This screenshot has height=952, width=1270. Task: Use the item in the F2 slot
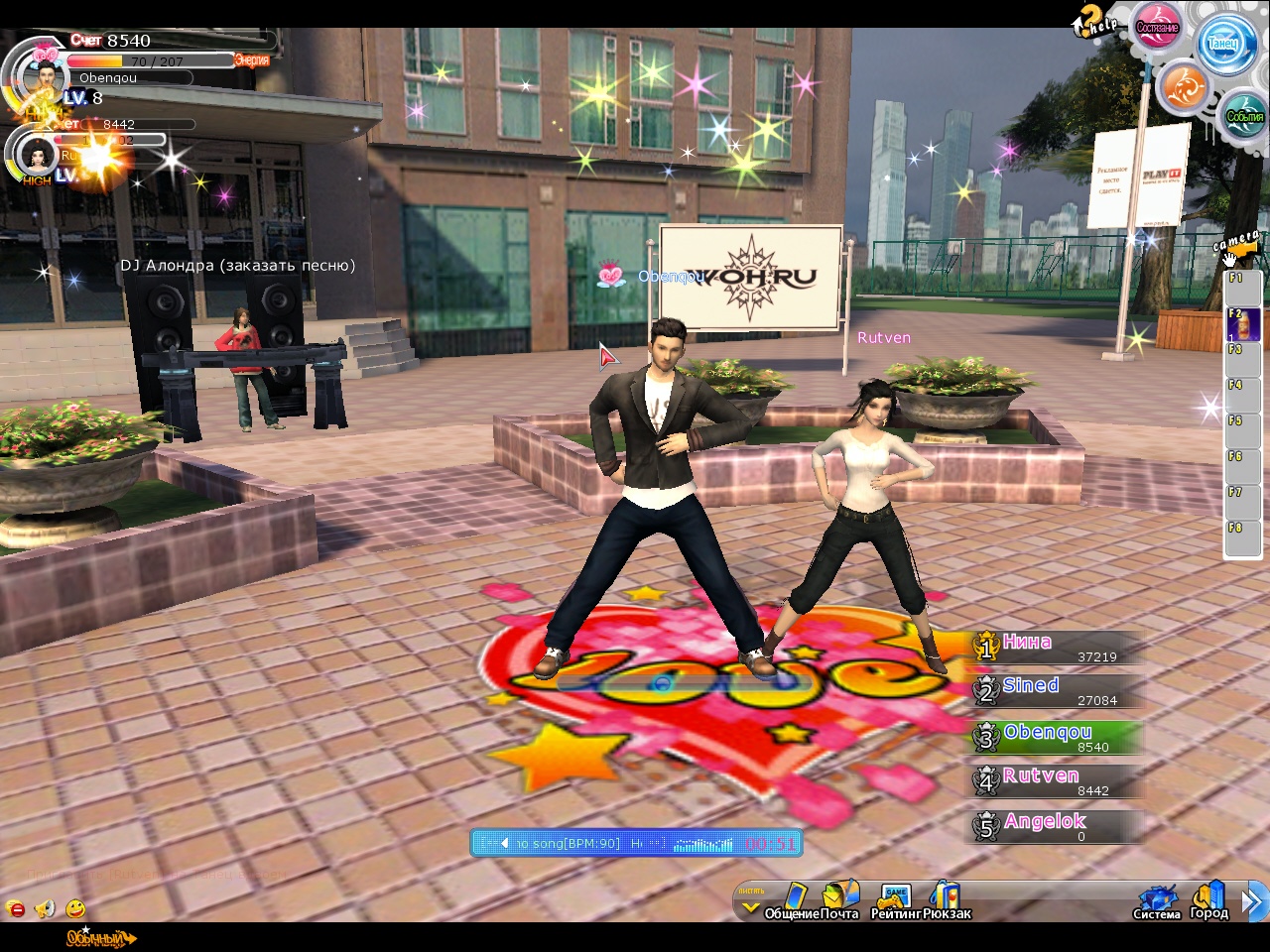coord(1243,324)
